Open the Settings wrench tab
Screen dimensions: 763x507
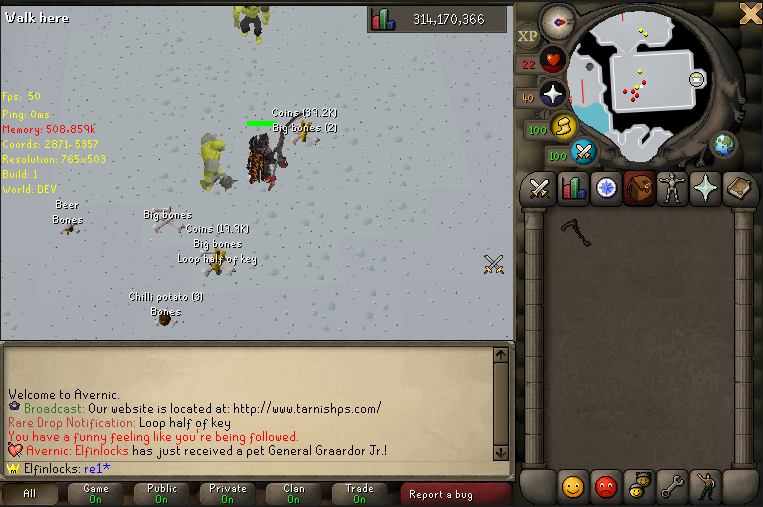[672, 487]
